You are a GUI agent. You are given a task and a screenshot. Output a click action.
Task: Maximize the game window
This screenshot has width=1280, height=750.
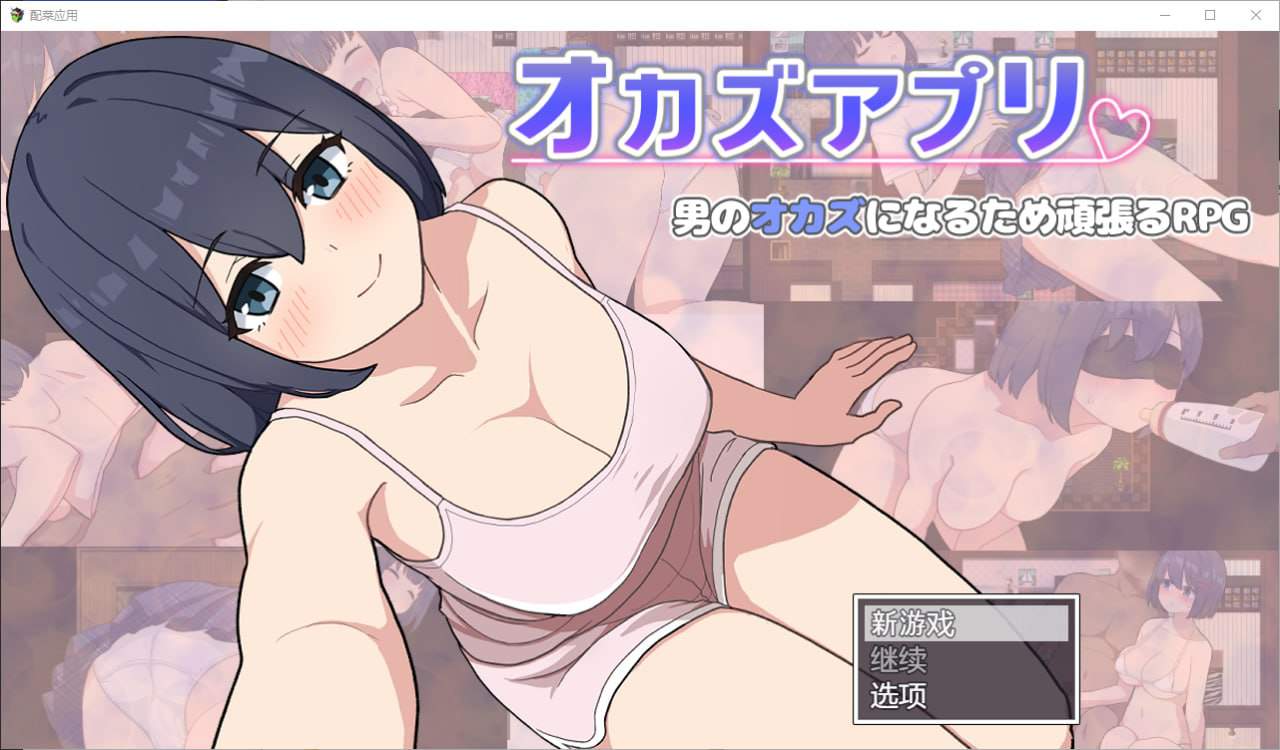click(1209, 15)
